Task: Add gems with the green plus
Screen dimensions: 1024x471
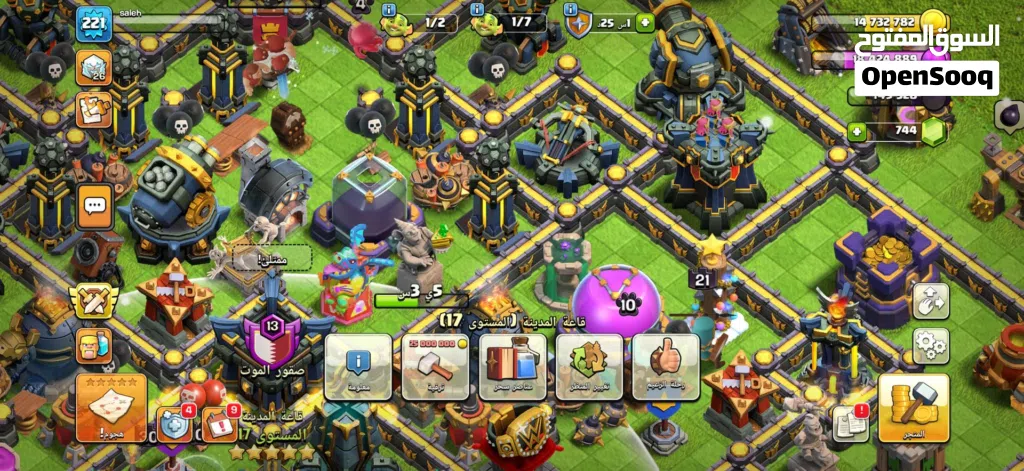Action: 857,131
